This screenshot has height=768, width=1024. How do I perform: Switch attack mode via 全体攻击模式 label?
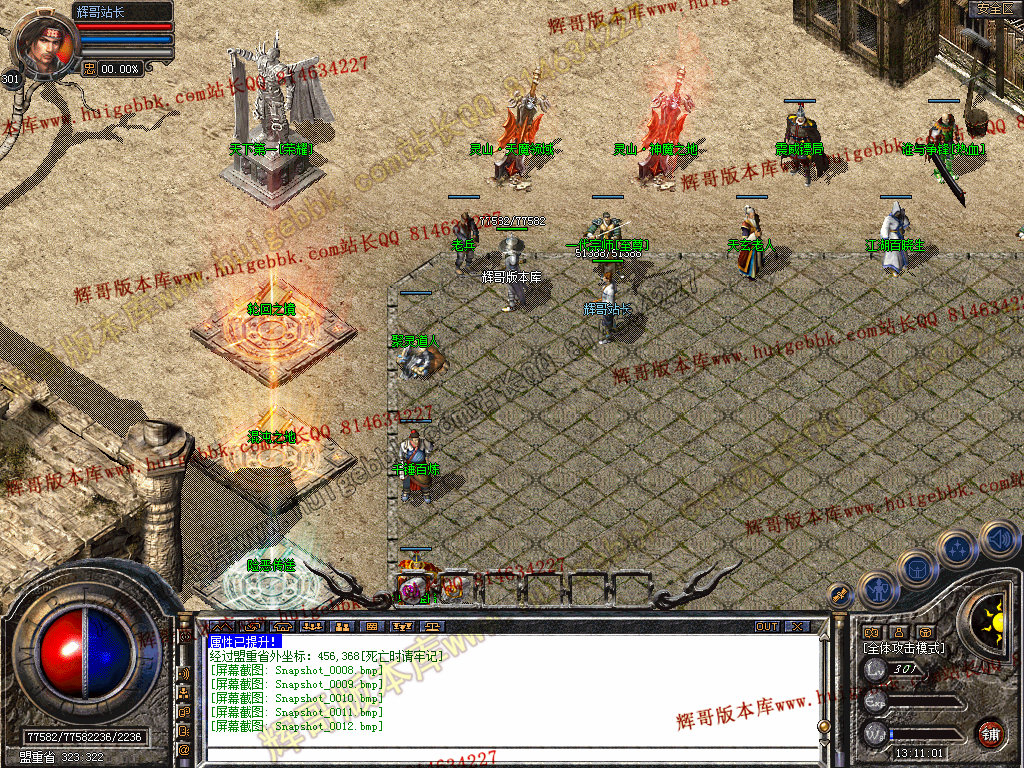pos(904,648)
